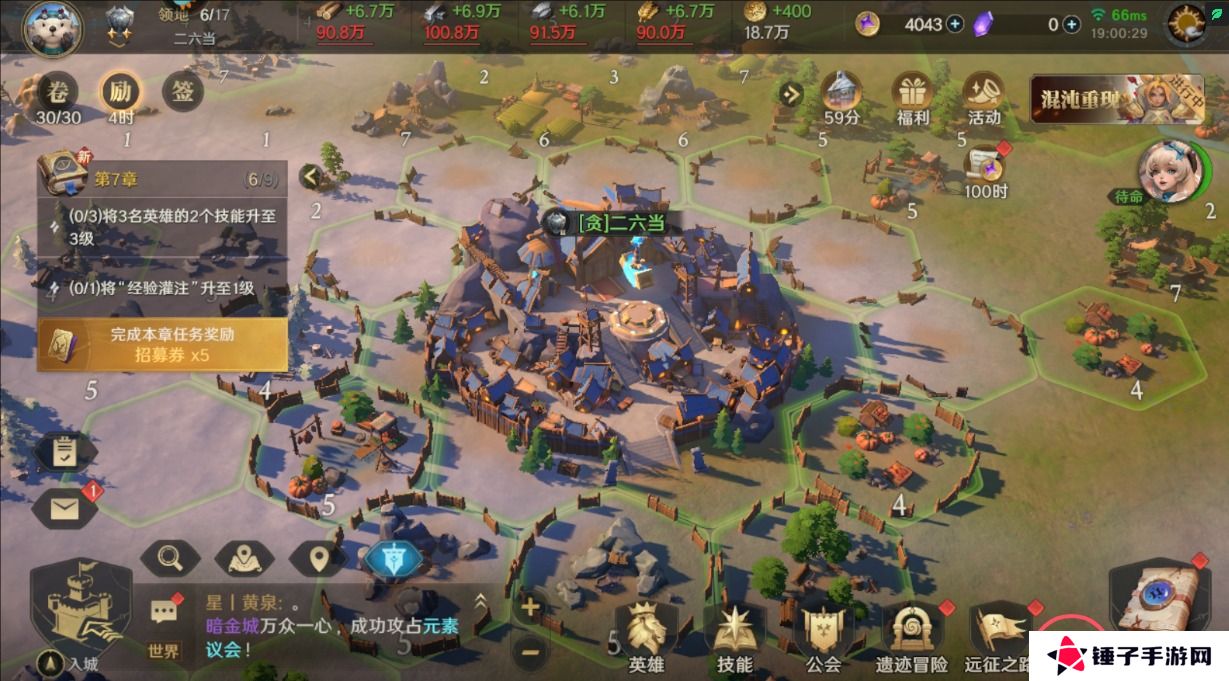1229x681 pixels.
Task: Open the clipboard task list icon
Action: (x=65, y=452)
